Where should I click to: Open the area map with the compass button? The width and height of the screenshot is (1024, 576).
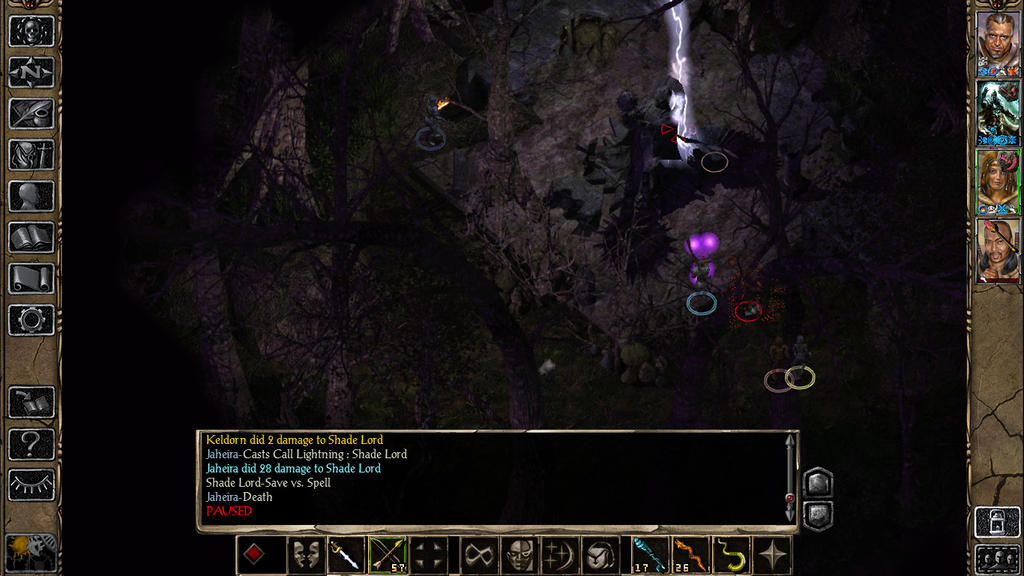(x=31, y=72)
